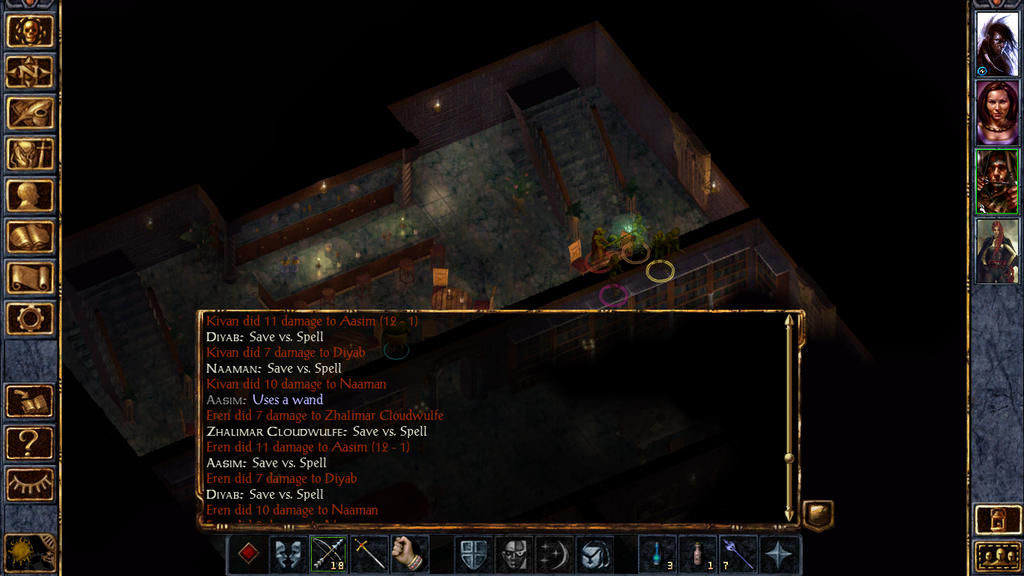Image resolution: width=1024 pixels, height=576 pixels.
Task: Toggle the closed-eye hide interface button
Action: [x=30, y=484]
